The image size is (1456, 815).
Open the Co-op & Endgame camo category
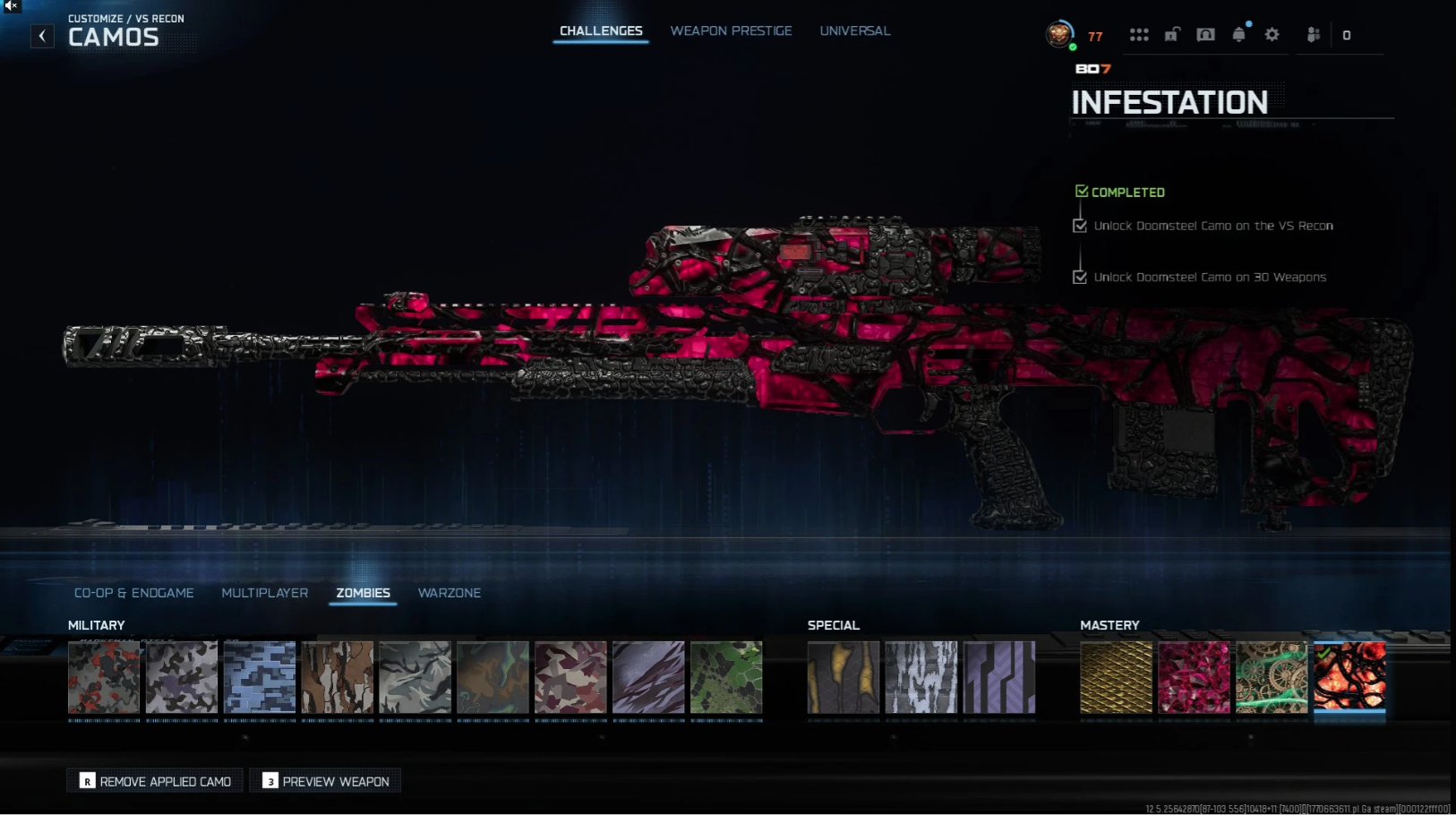(134, 593)
